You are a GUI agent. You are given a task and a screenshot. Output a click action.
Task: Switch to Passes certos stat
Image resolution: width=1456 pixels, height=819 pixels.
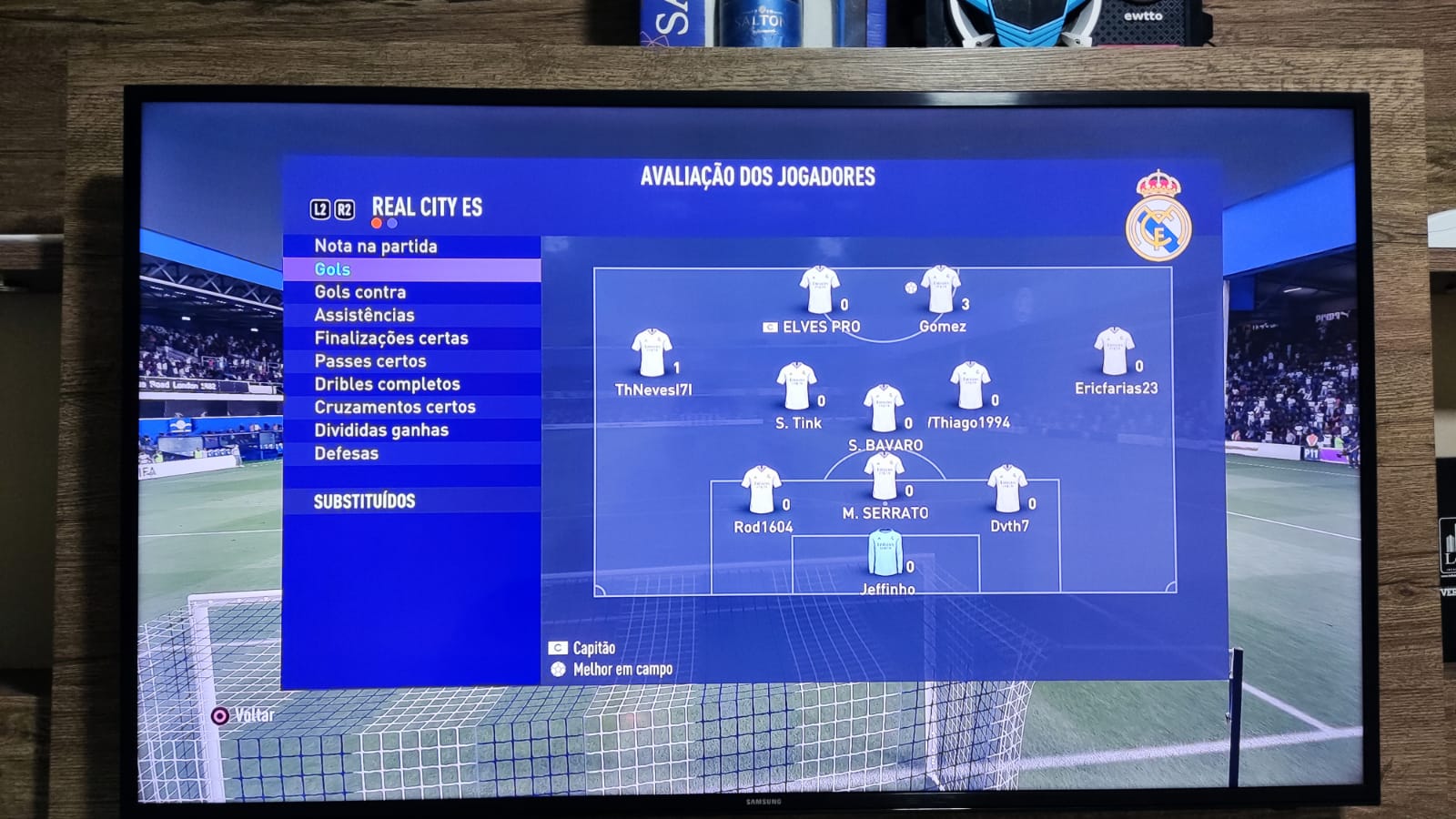point(370,361)
